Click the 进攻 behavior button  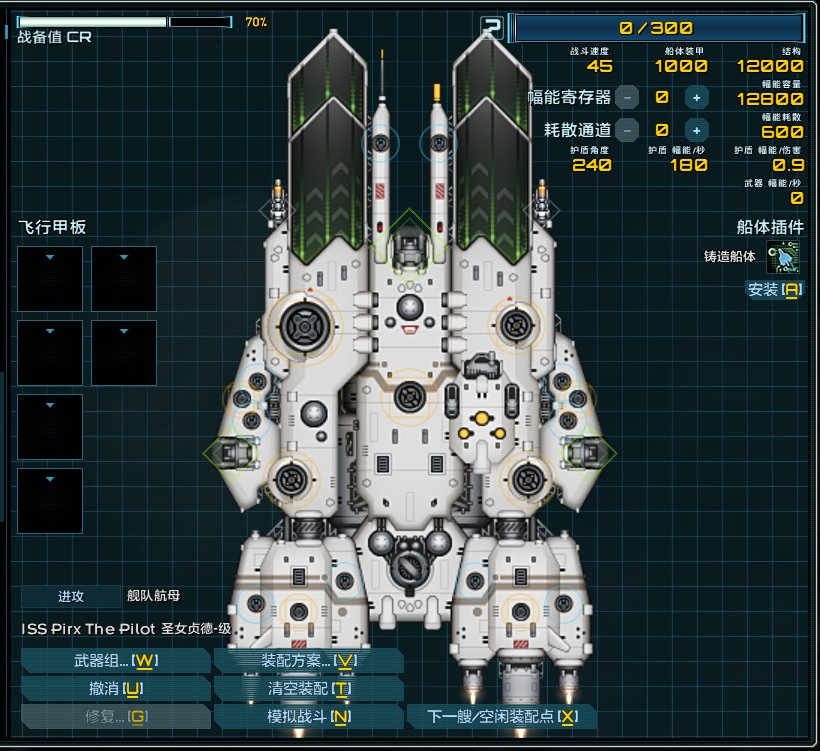(x=70, y=597)
